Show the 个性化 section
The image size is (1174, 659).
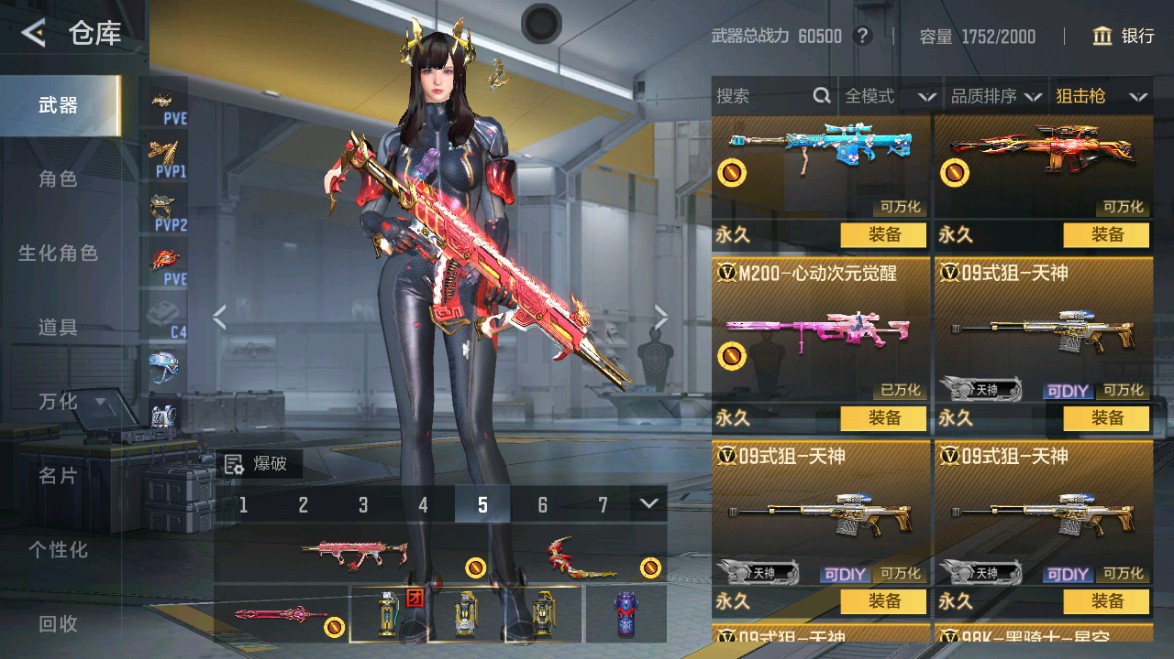pyautogui.click(x=58, y=549)
